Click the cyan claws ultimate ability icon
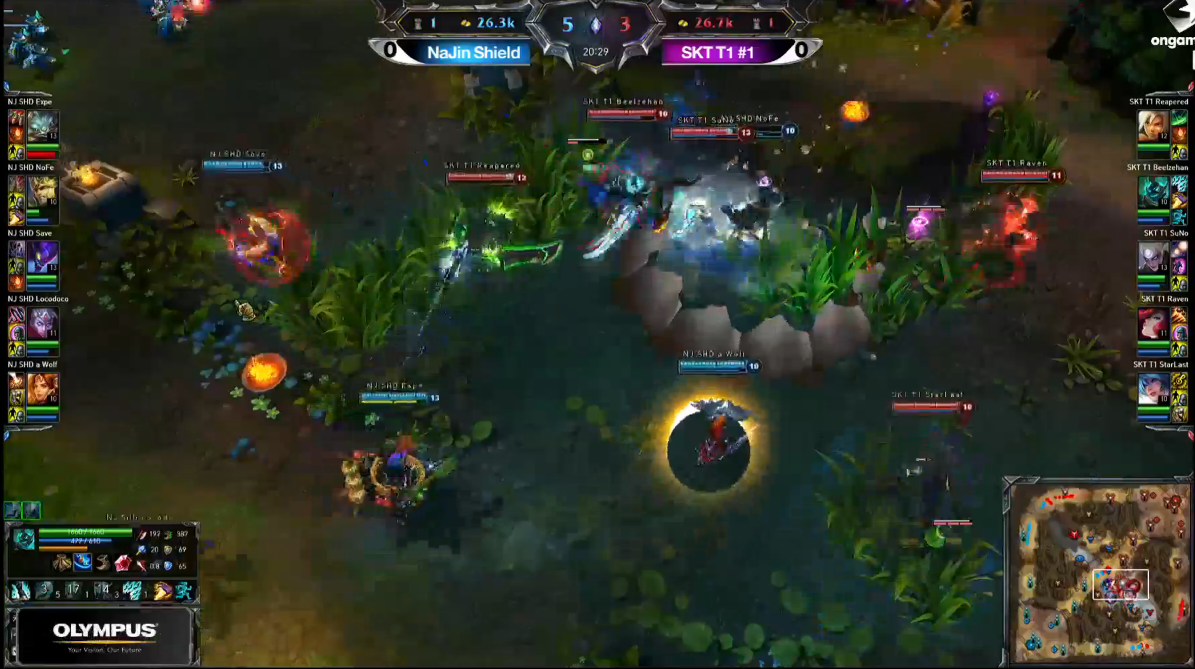Image resolution: width=1195 pixels, height=669 pixels. 132,591
